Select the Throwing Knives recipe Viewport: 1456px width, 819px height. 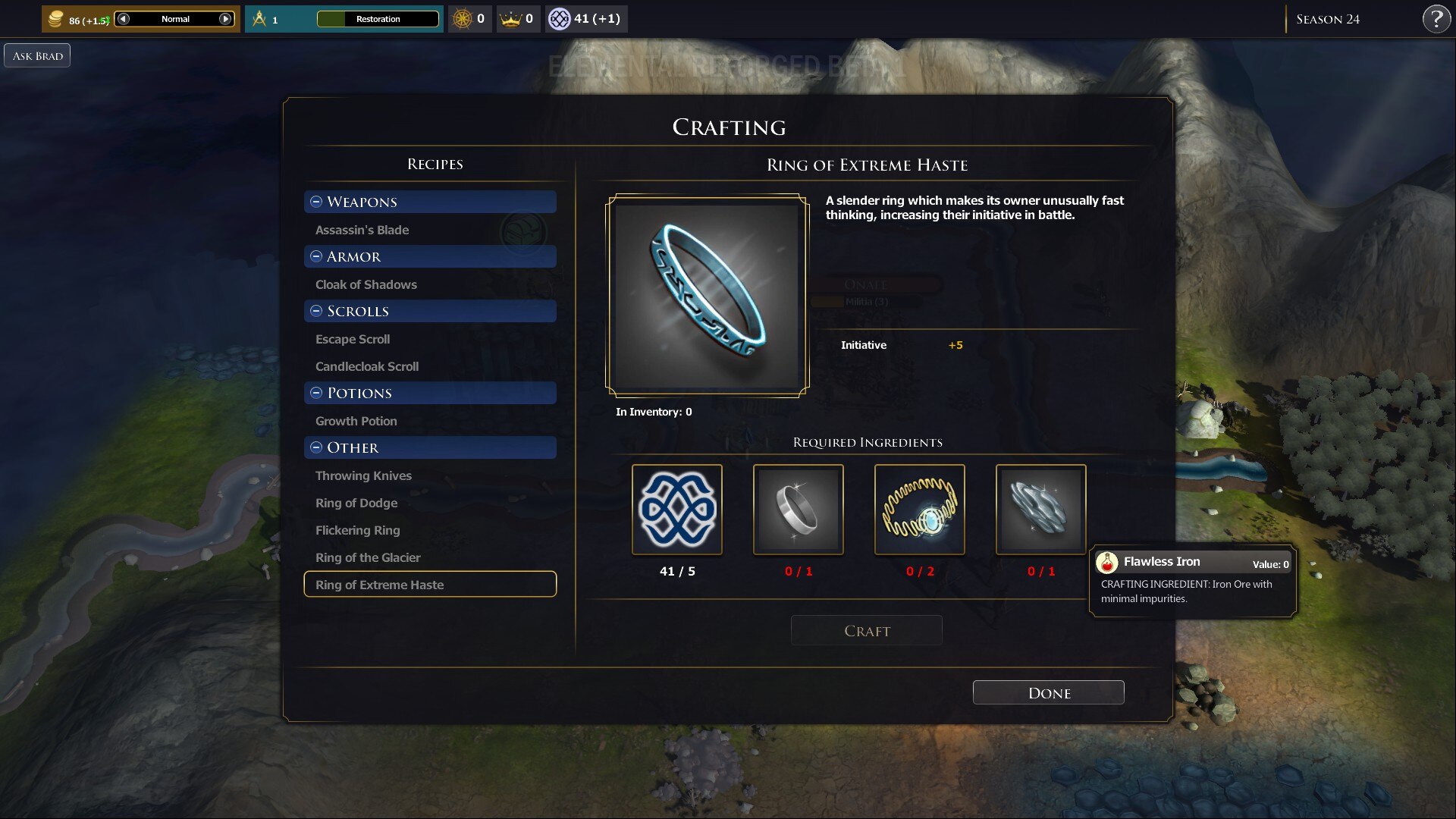coord(363,475)
